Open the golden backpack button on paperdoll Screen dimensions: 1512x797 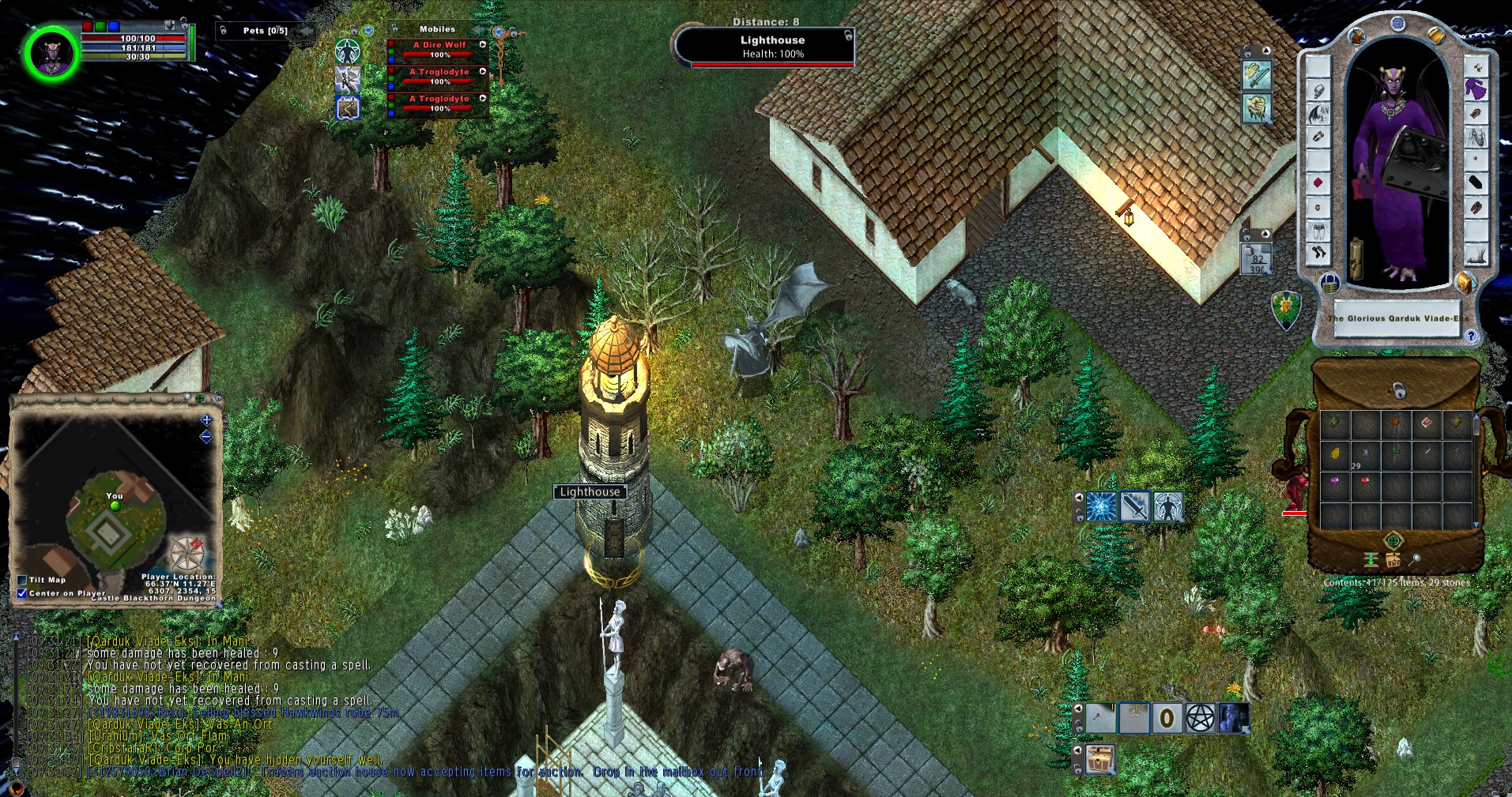(x=1464, y=282)
